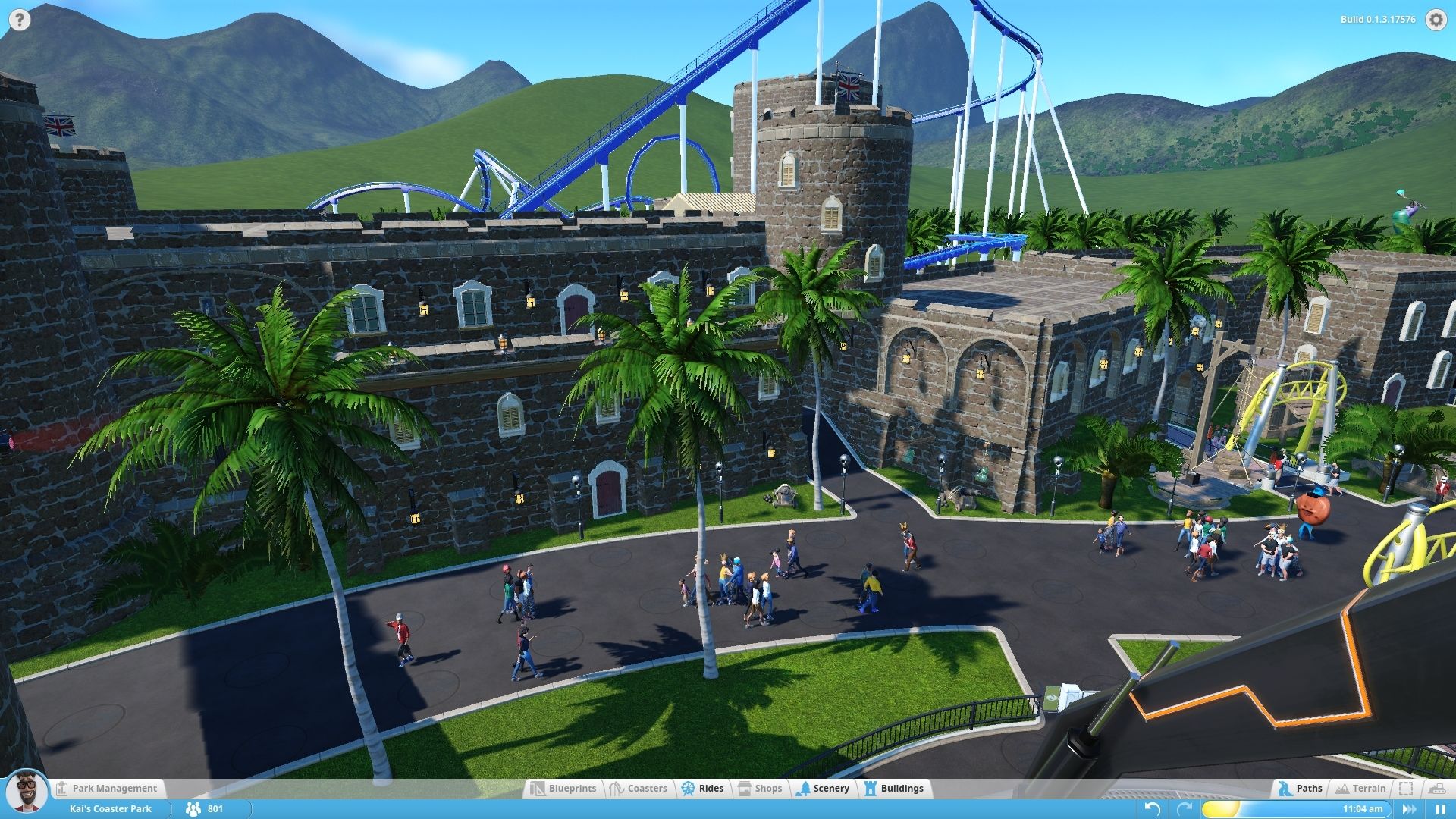The image size is (1456, 819).
Task: Undo the last action
Action: pos(1152,809)
